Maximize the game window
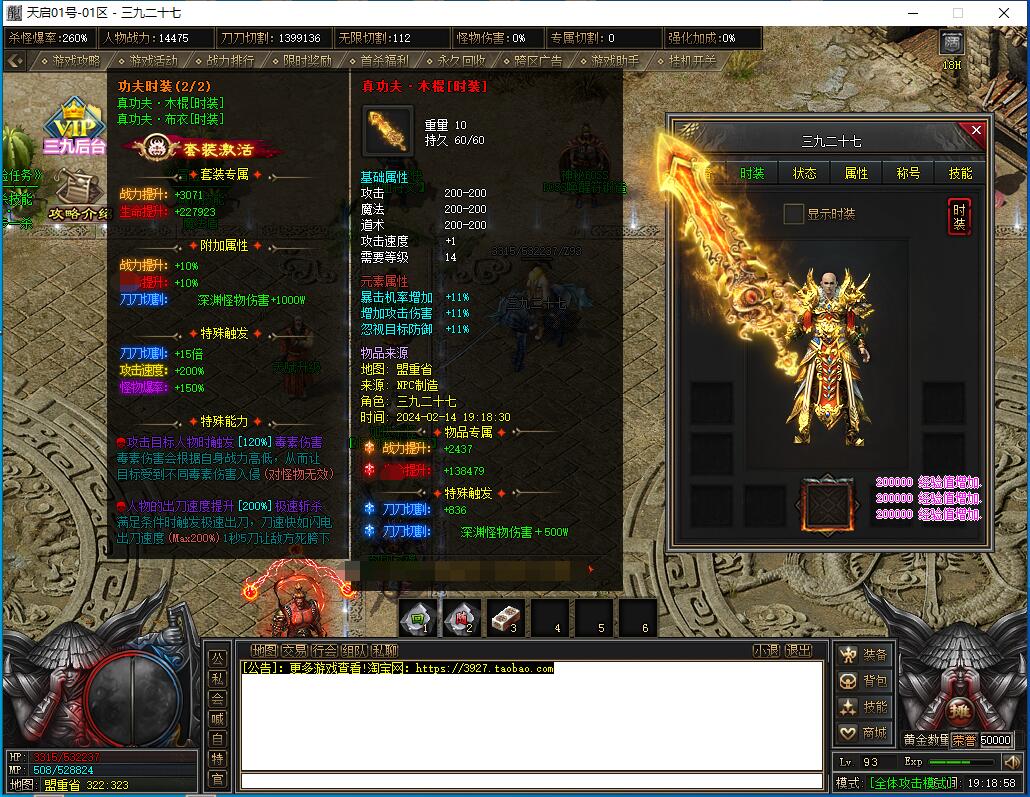This screenshot has width=1030, height=797. click(x=958, y=13)
